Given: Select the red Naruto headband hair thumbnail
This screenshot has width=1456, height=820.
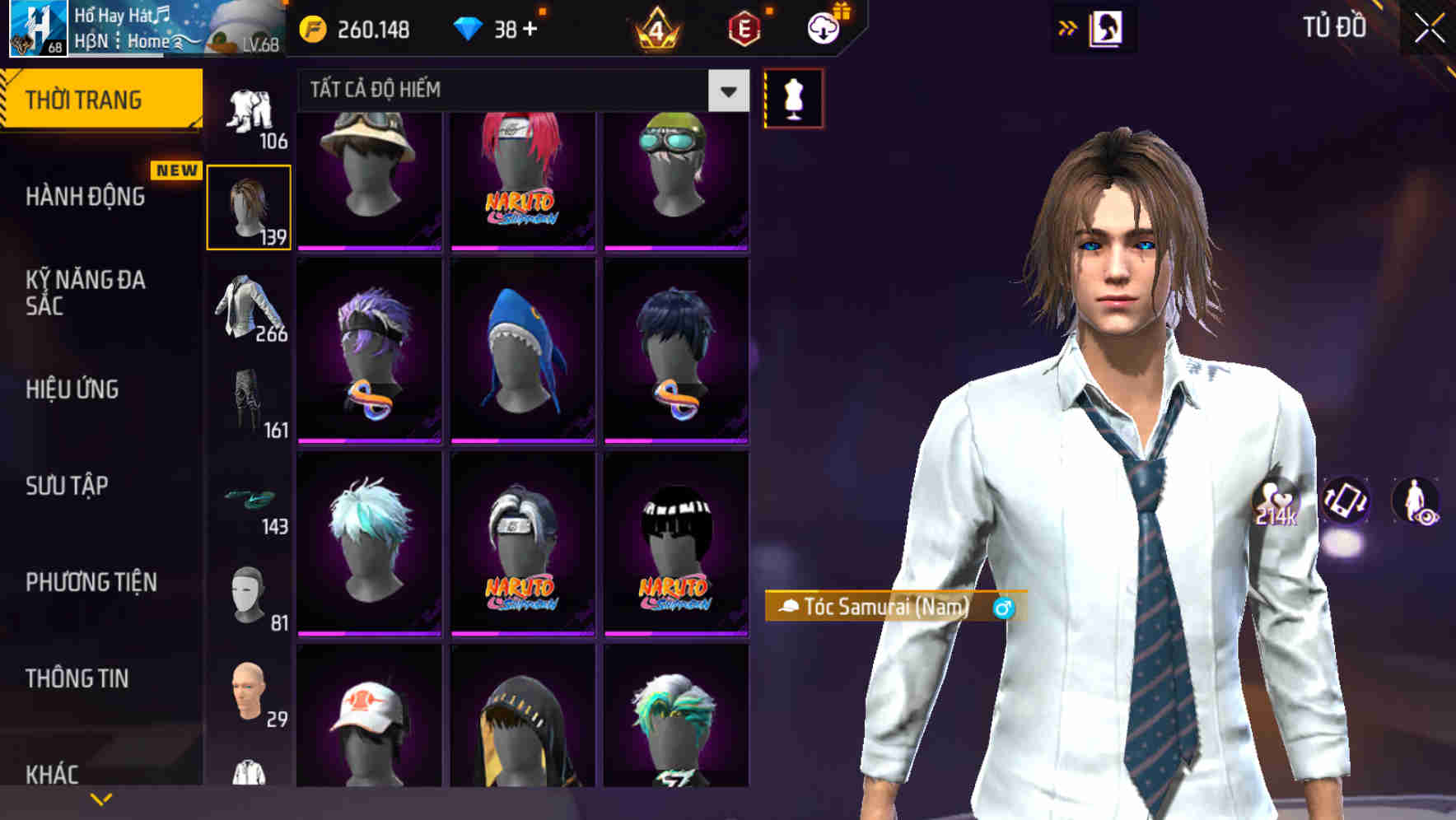Looking at the screenshot, I should click(x=522, y=177).
